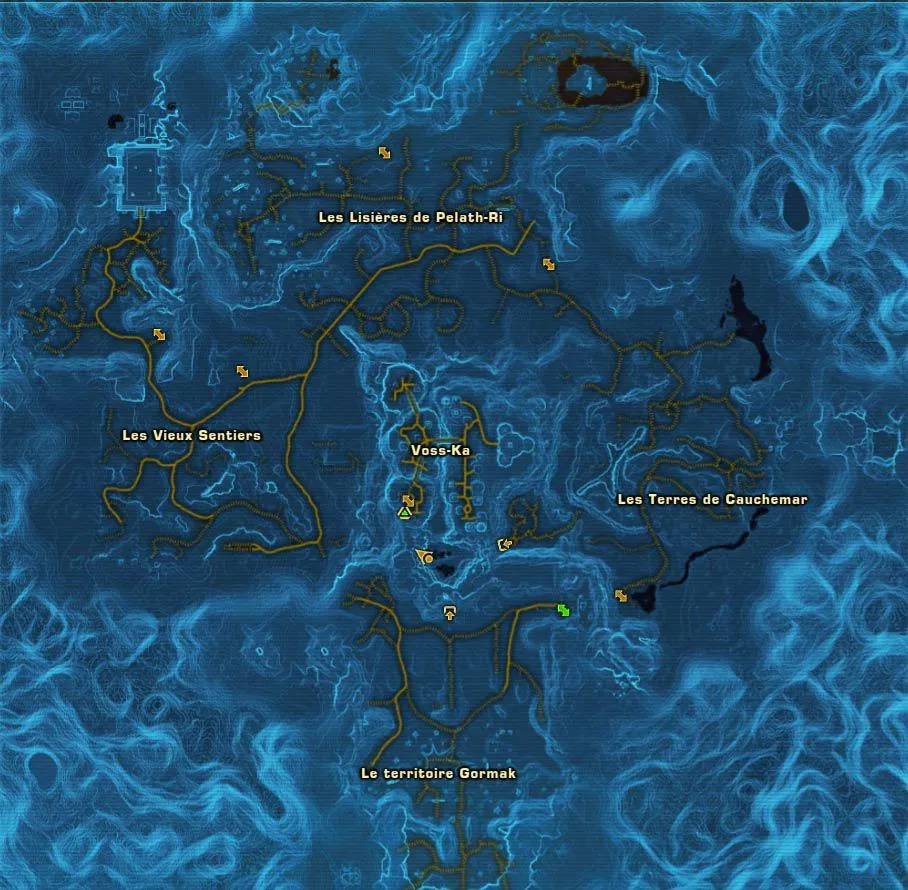Click the Le territoire Gormak label
Viewport: 908px width, 890px height.
click(439, 773)
